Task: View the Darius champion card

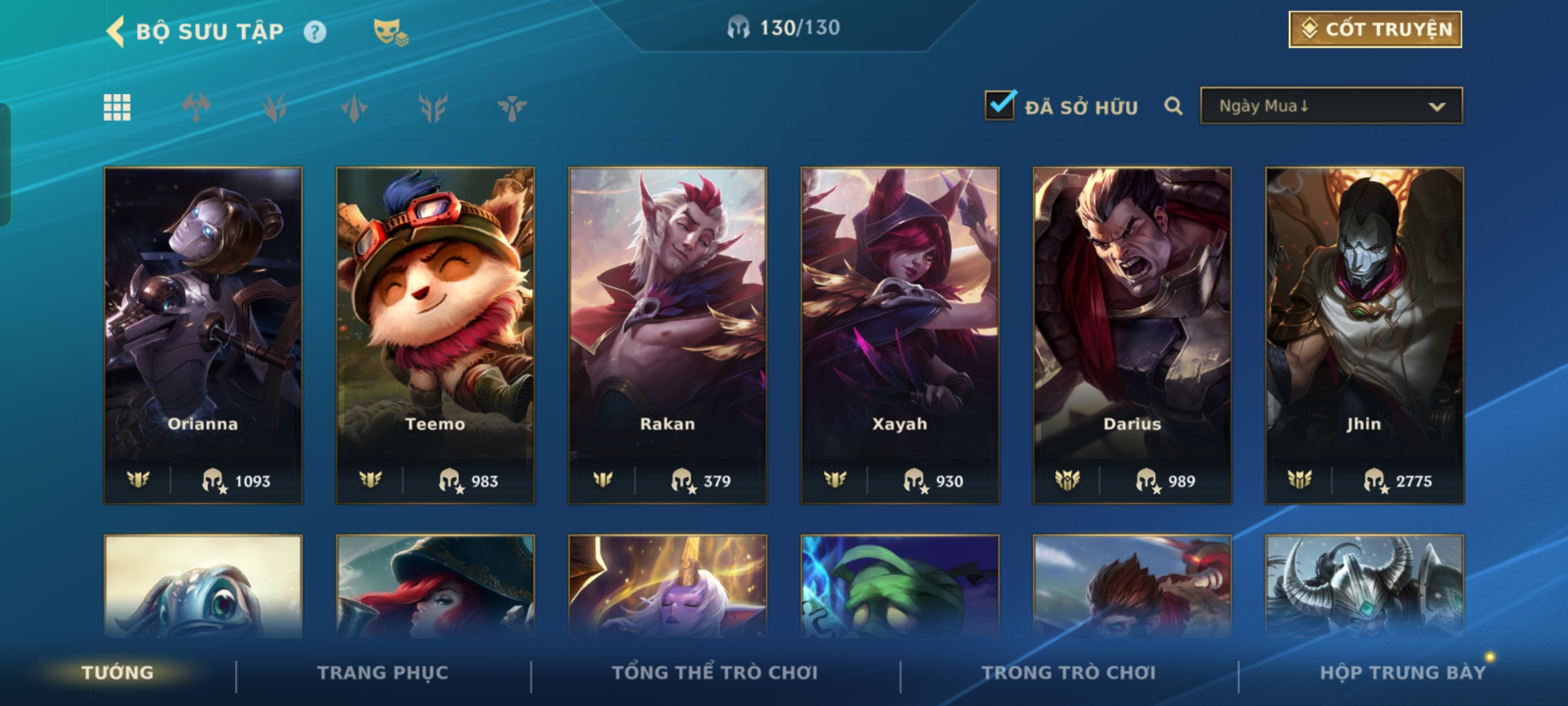Action: pos(1132,335)
